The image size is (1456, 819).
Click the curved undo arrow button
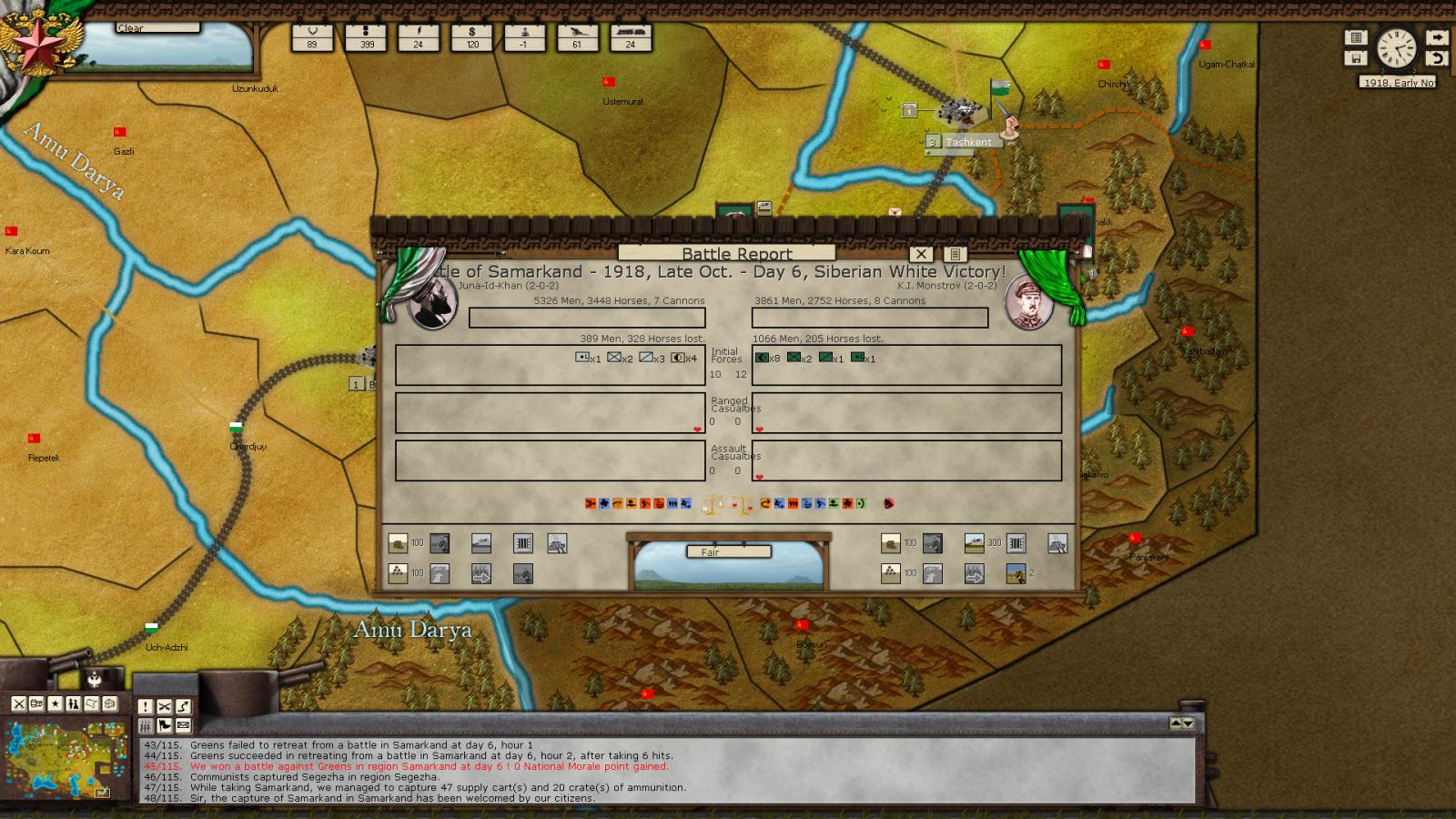tap(1436, 58)
